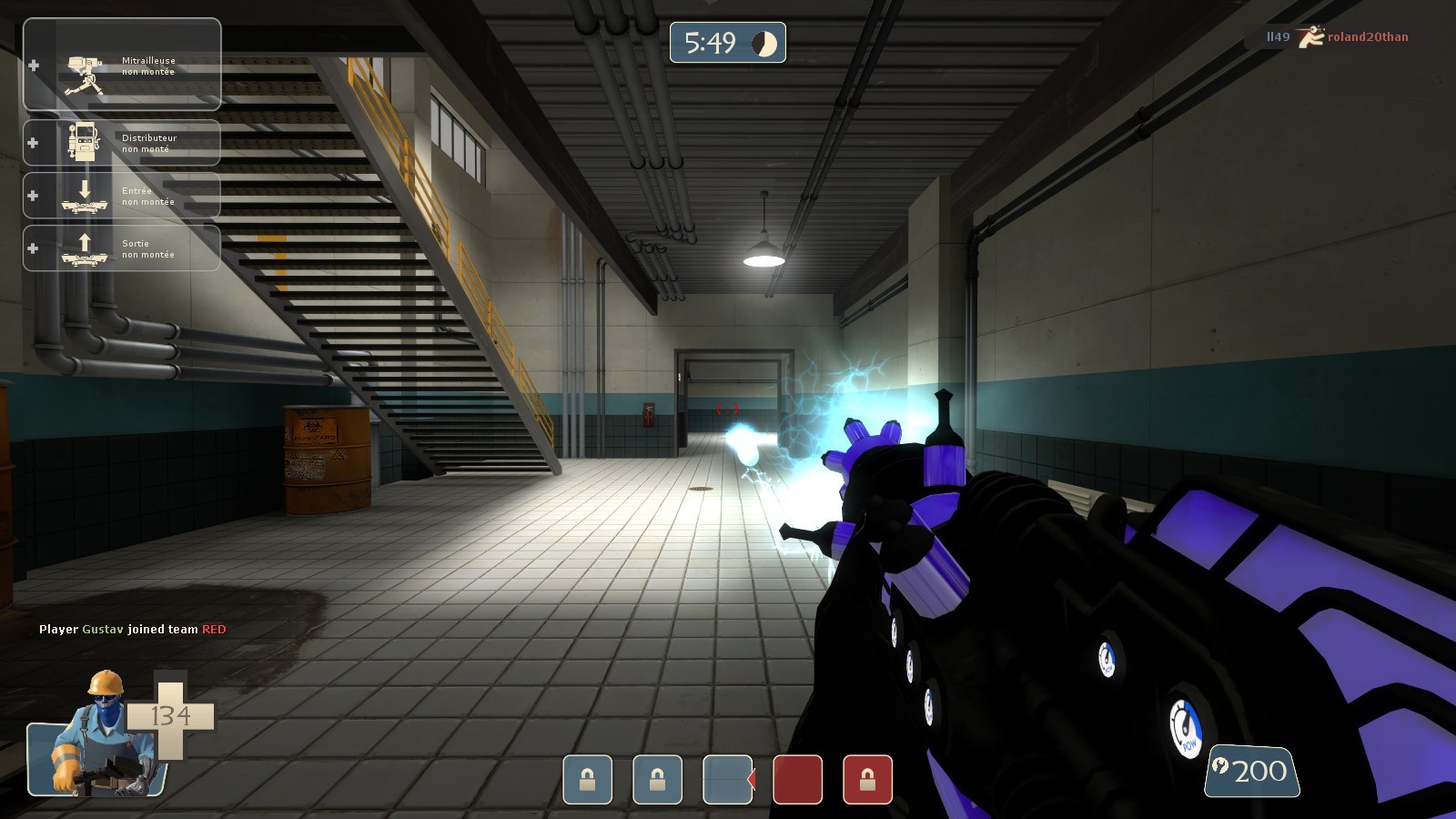The width and height of the screenshot is (1456, 819).
Task: Click the first BLU padlock on the point tracker
Action: coord(587,778)
